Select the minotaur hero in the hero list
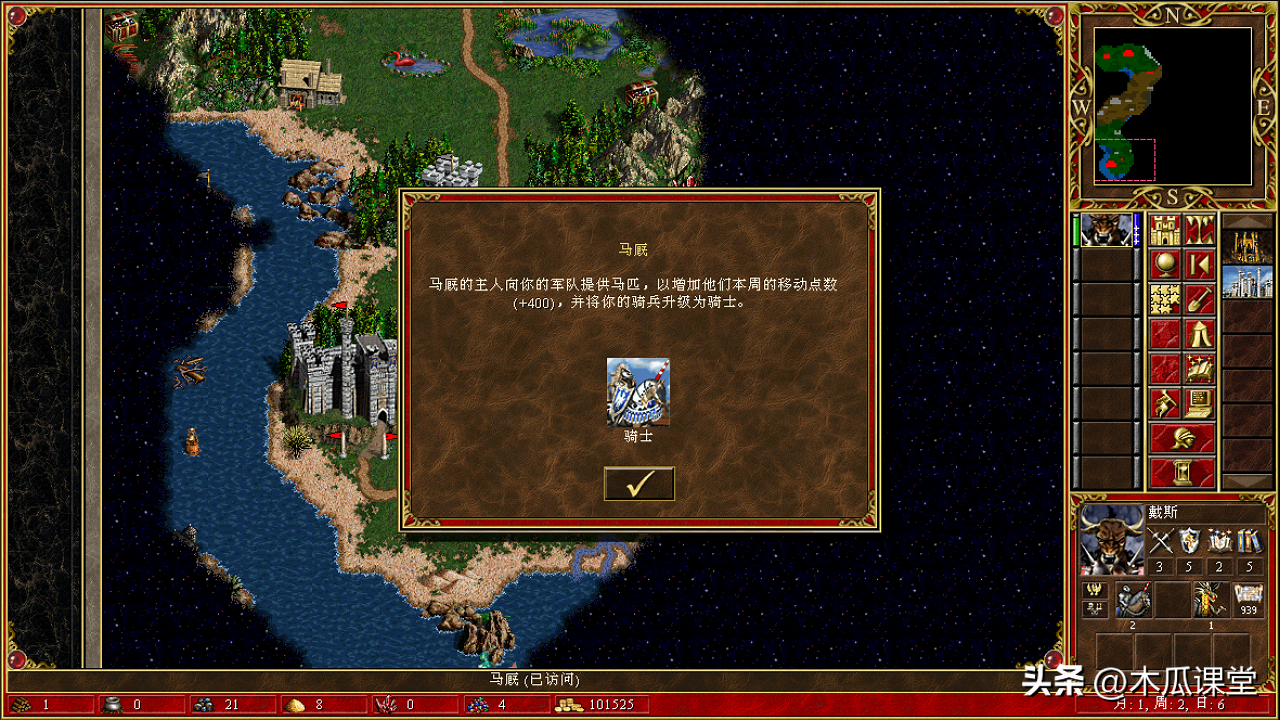Viewport: 1280px width, 720px height. click(x=1105, y=231)
